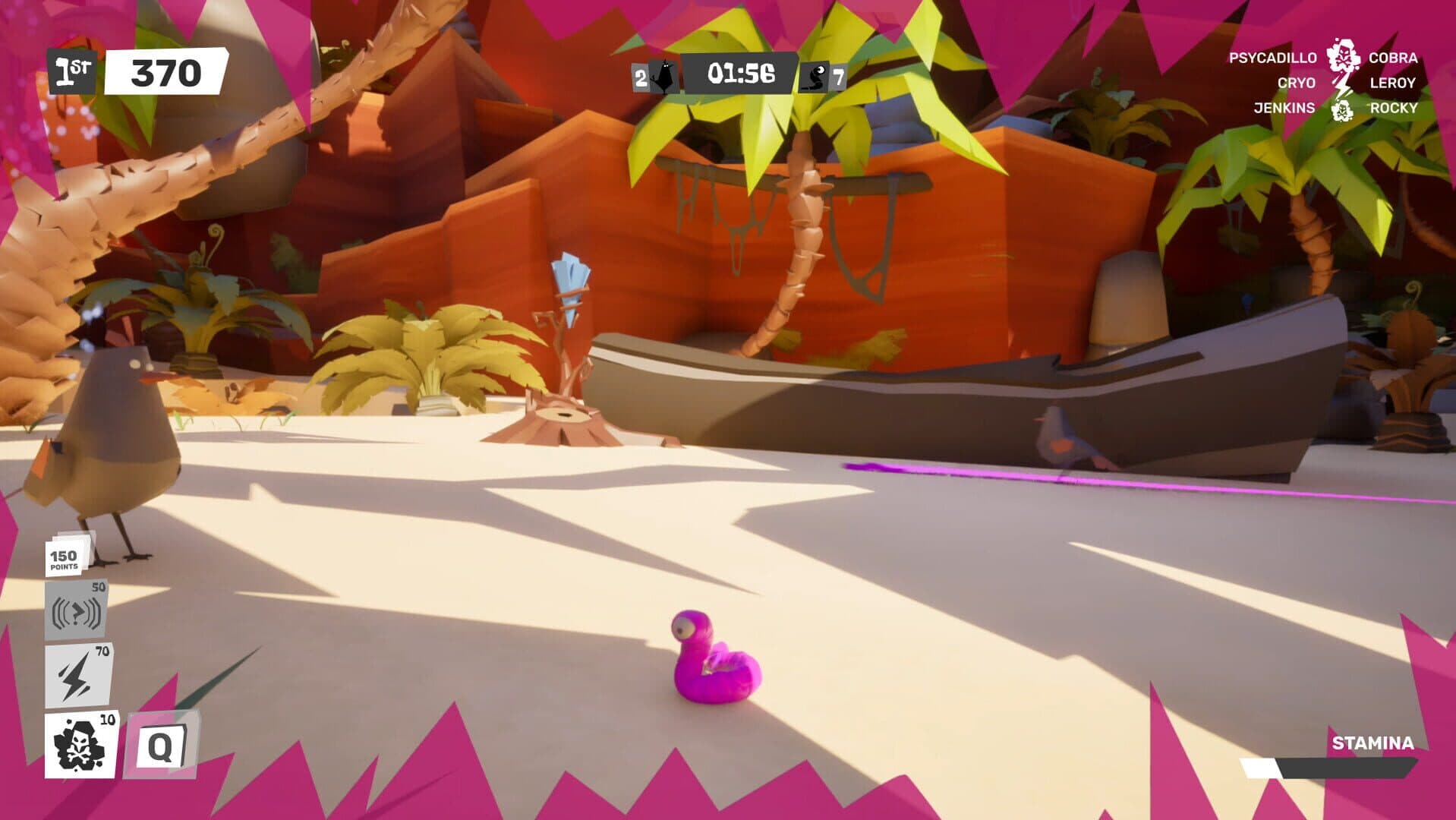
Task: Click the score counter showing 370
Action: [165, 72]
